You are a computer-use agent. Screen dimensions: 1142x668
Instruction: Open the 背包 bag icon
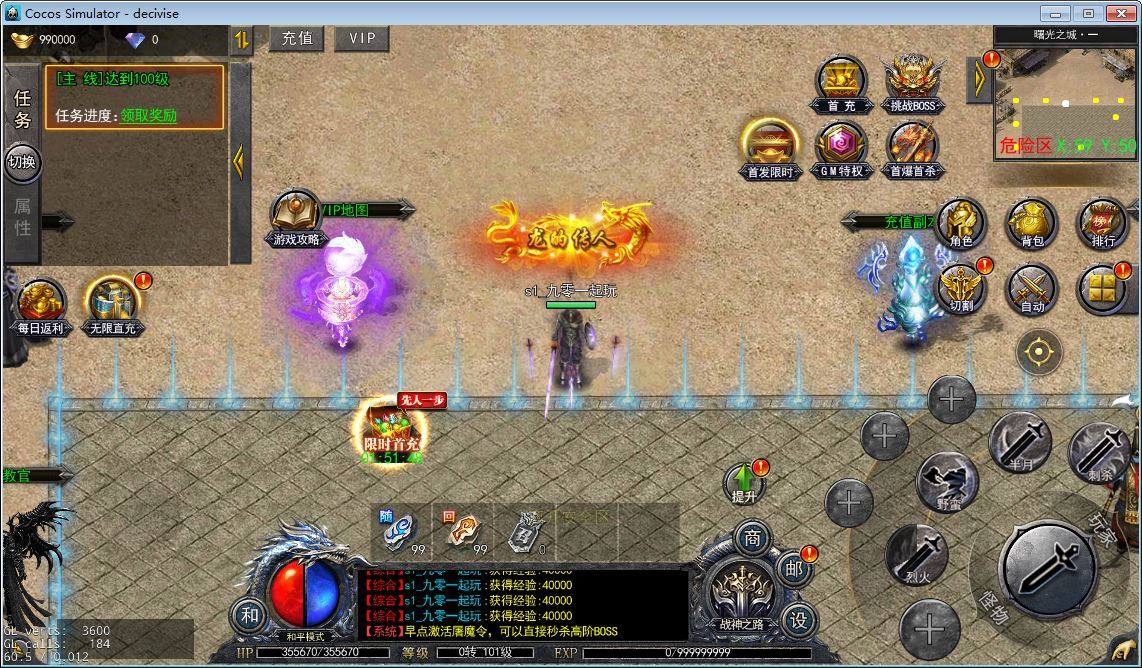tap(1032, 223)
